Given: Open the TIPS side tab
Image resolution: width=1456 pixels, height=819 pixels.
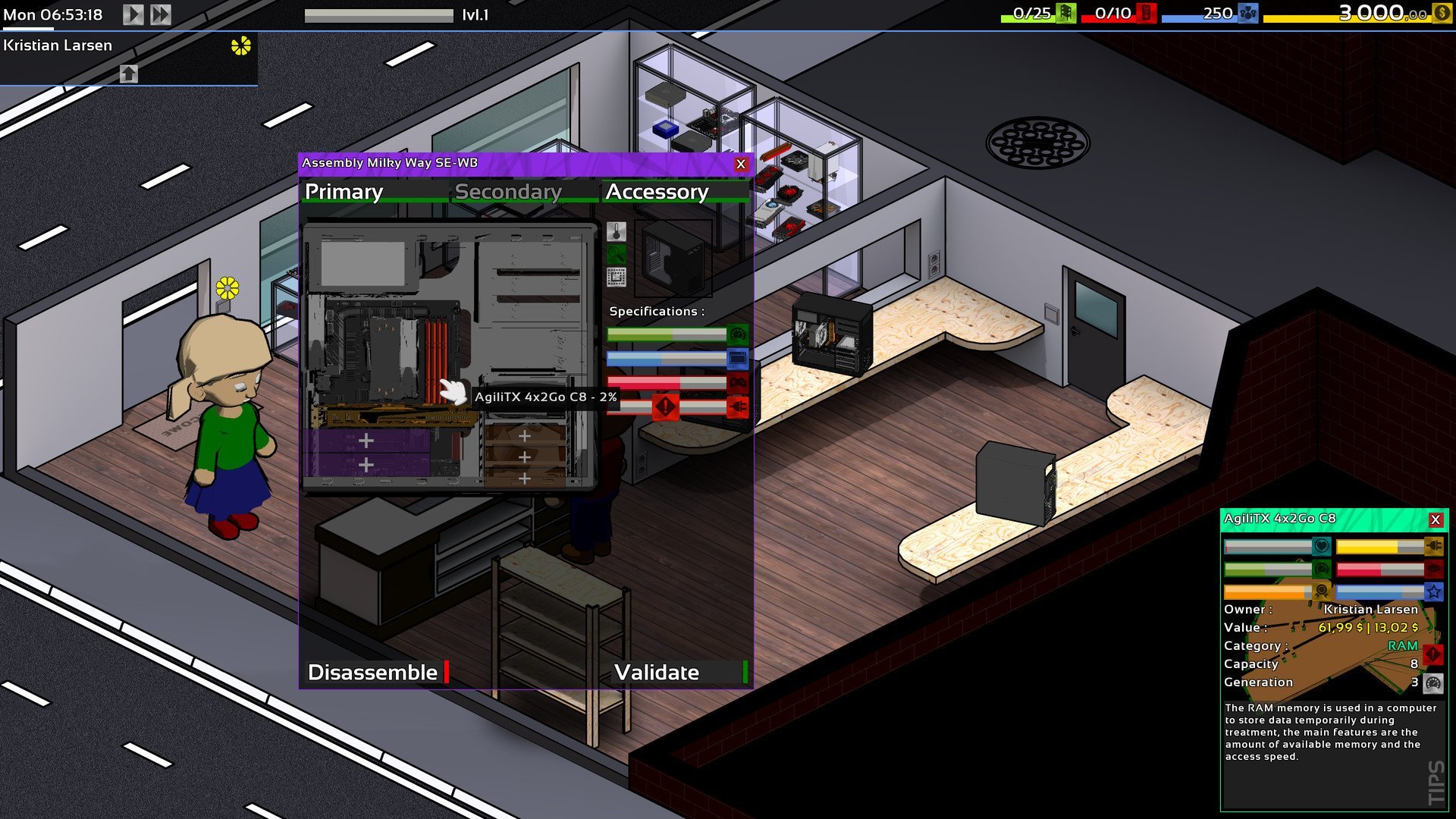Looking at the screenshot, I should tap(1436, 782).
